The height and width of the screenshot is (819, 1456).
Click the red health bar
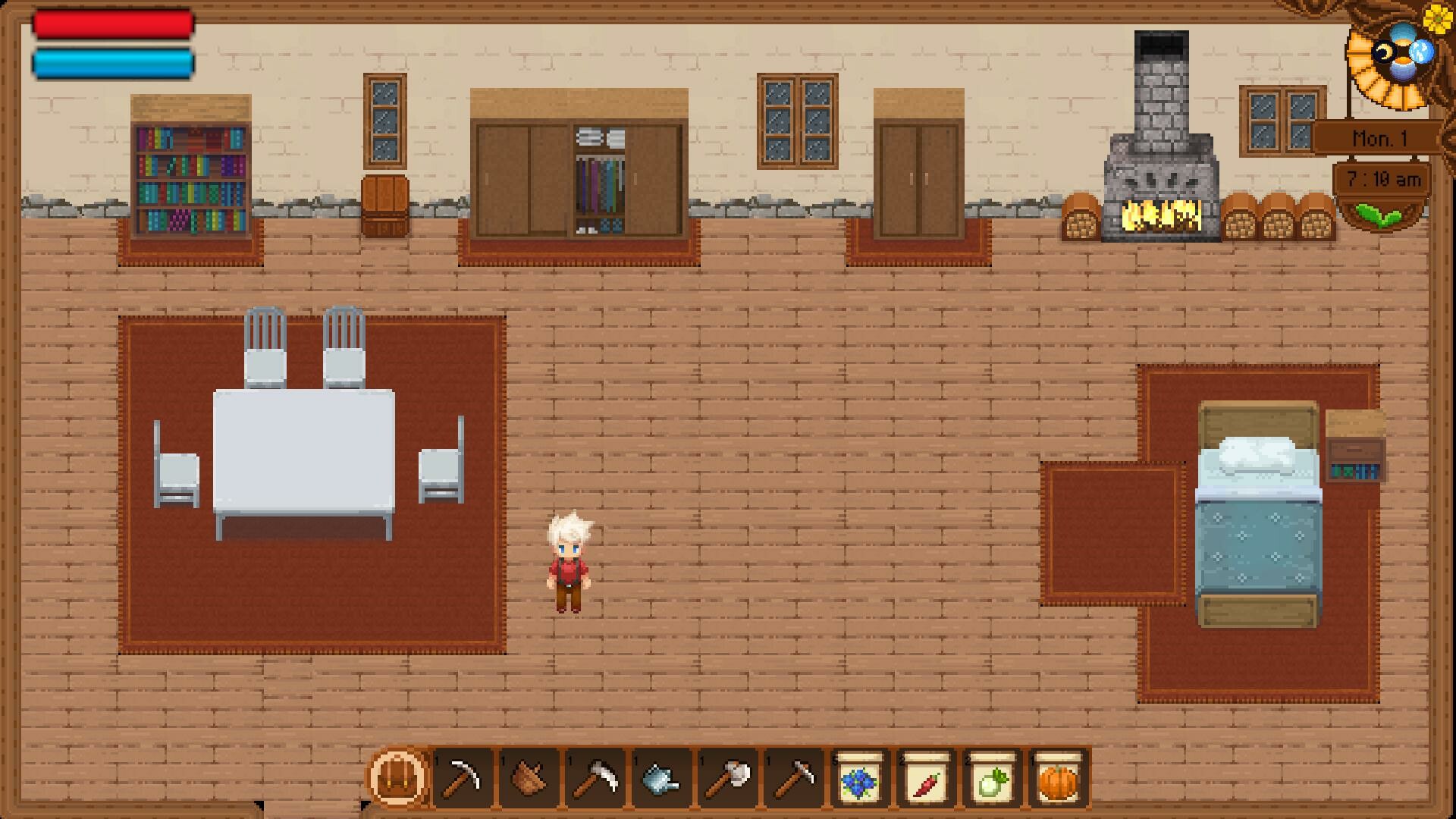pyautogui.click(x=112, y=23)
